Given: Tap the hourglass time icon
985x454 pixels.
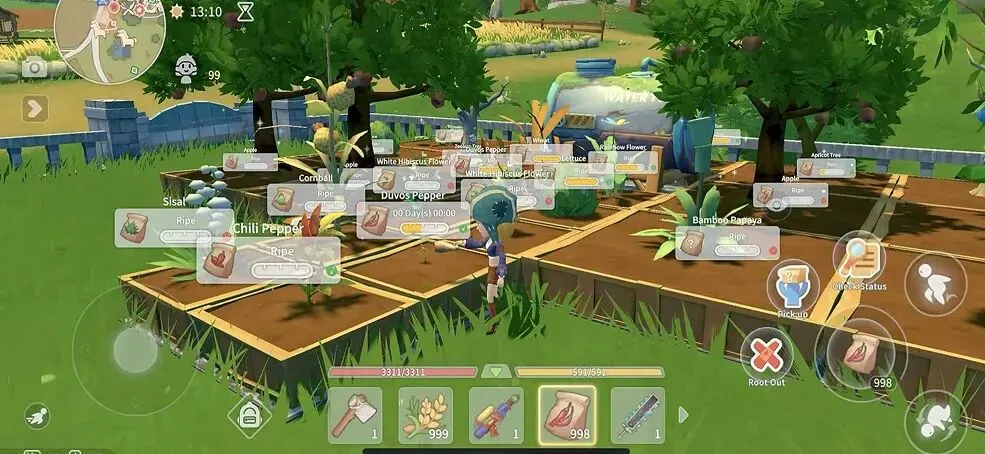Looking at the screenshot, I should [x=246, y=12].
